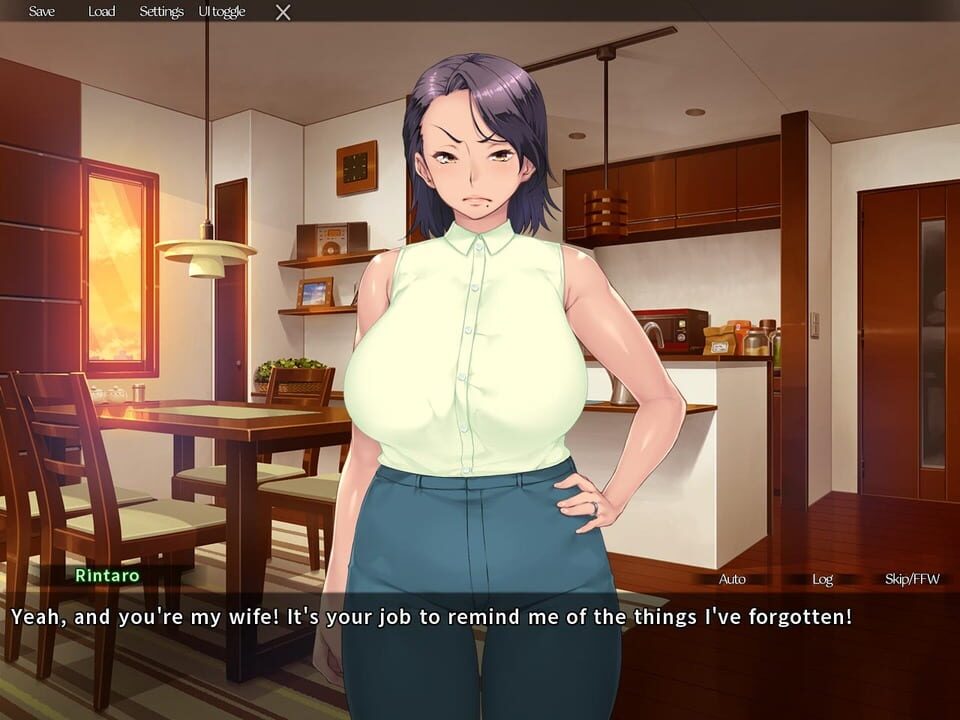Viewport: 960px width, 720px height.
Task: Open the Save menu
Action: [42, 12]
